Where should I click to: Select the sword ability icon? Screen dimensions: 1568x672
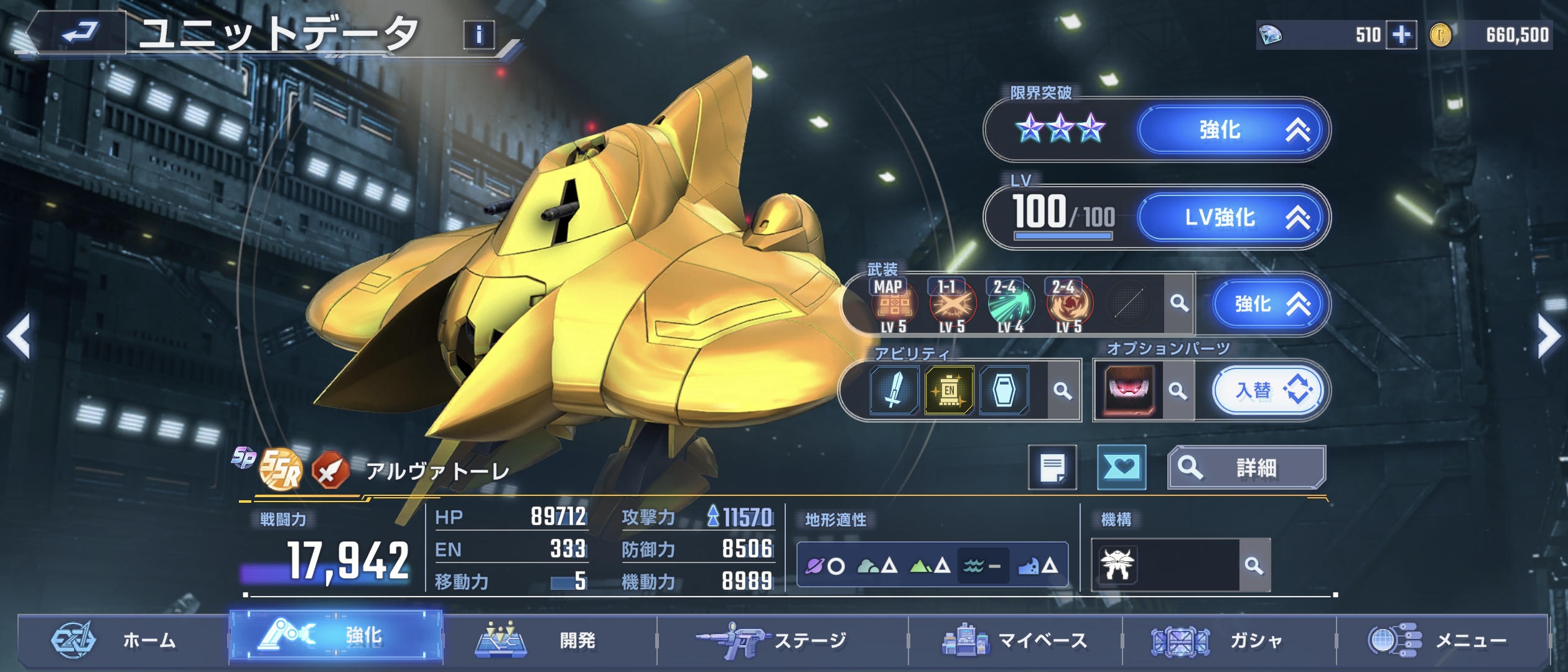click(894, 391)
